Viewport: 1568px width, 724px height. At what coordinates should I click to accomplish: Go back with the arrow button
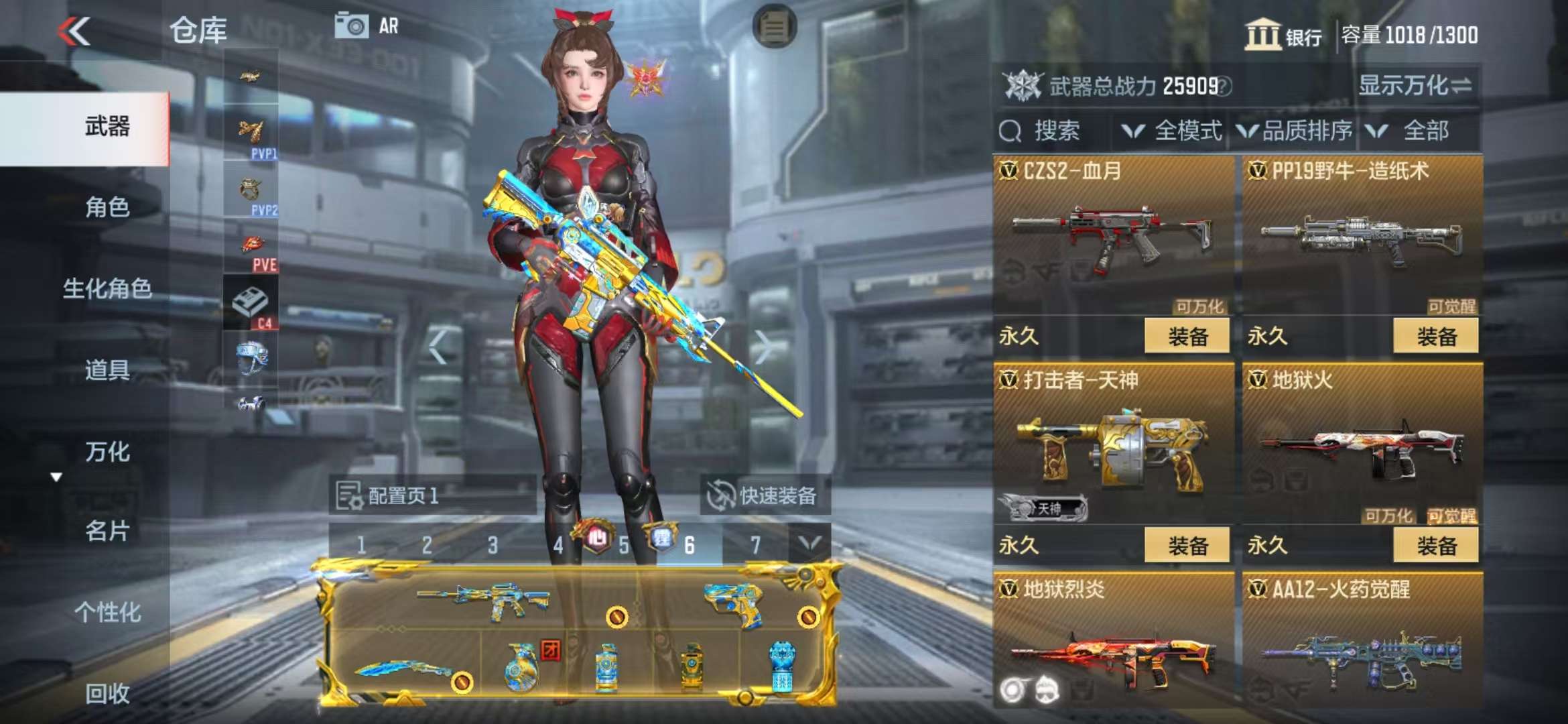coord(74,32)
